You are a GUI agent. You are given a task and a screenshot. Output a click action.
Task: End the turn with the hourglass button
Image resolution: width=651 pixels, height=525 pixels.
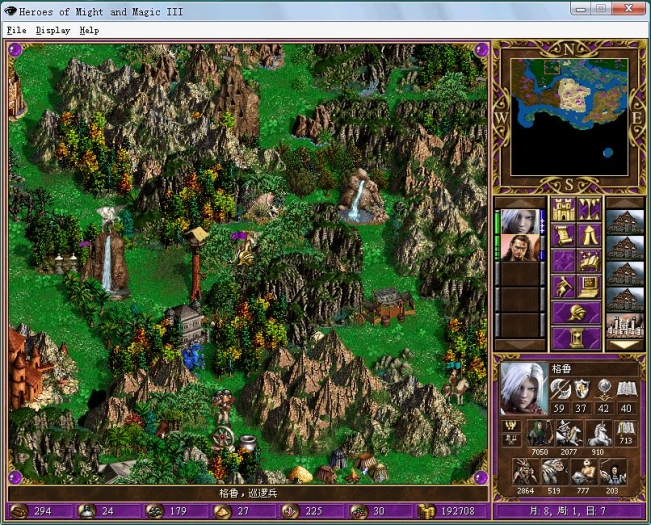coord(576,338)
